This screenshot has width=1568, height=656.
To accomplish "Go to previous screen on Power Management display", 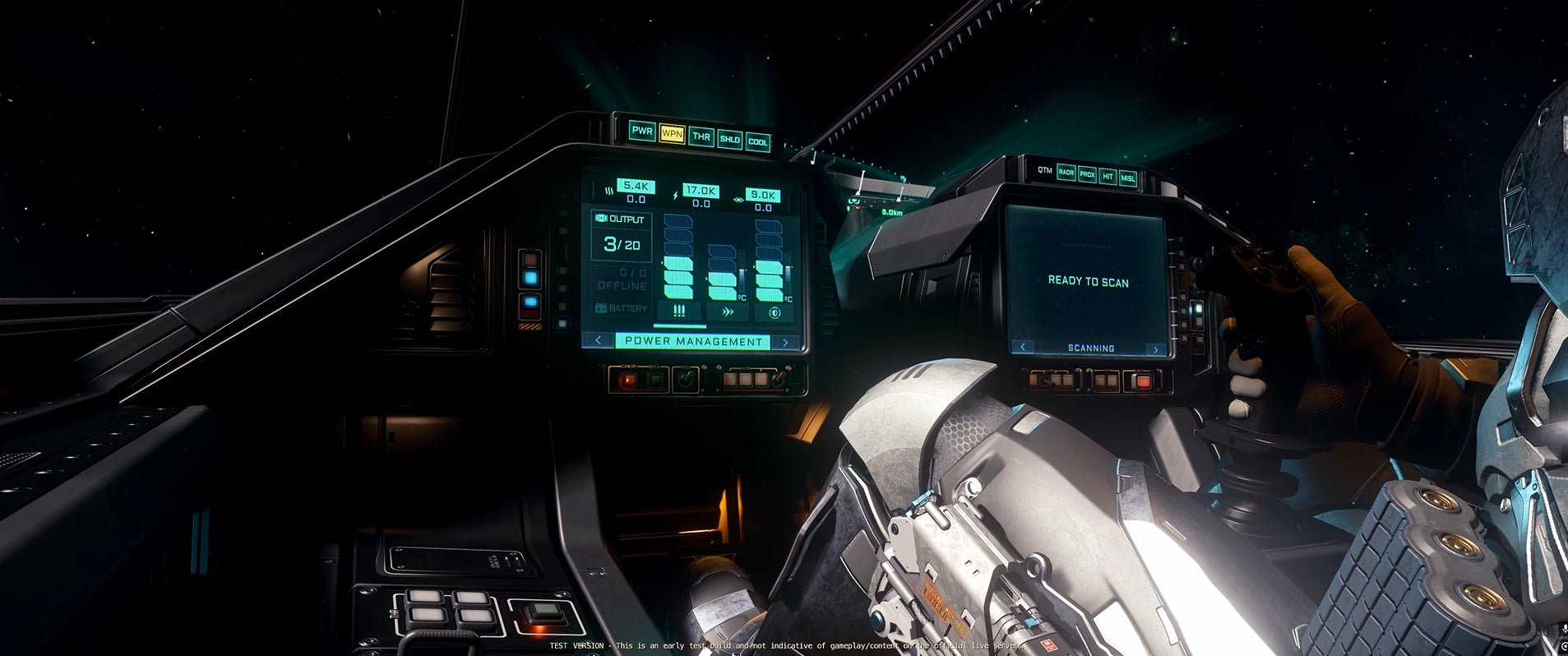I will tap(598, 340).
